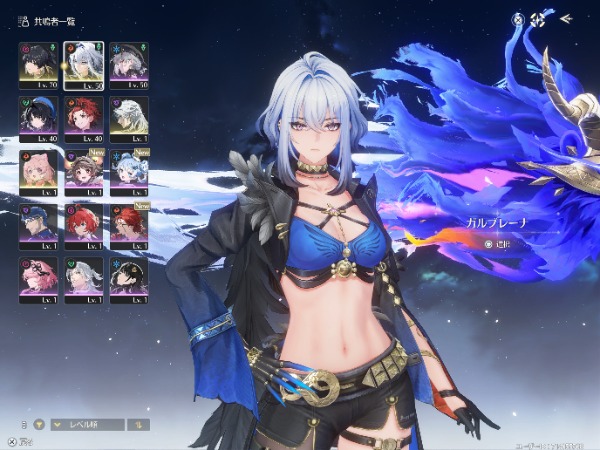Go back with the top-right arrow
600x450 pixels.
(x=565, y=18)
